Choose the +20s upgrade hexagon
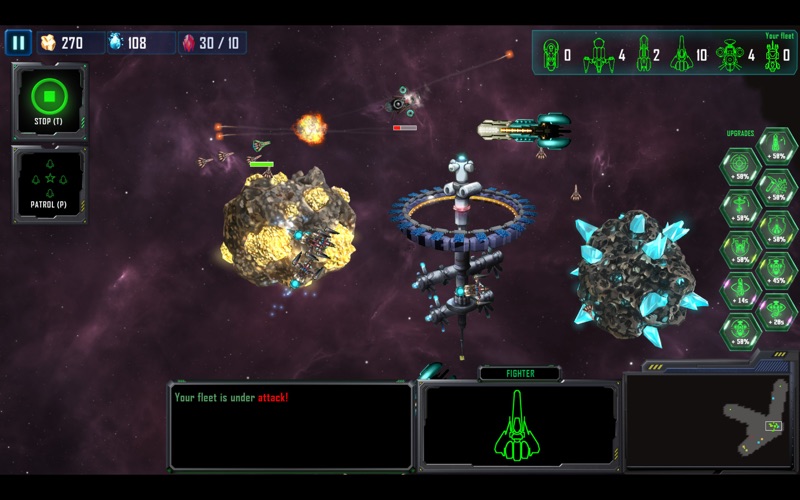This screenshot has width=800, height=500. pos(777,311)
